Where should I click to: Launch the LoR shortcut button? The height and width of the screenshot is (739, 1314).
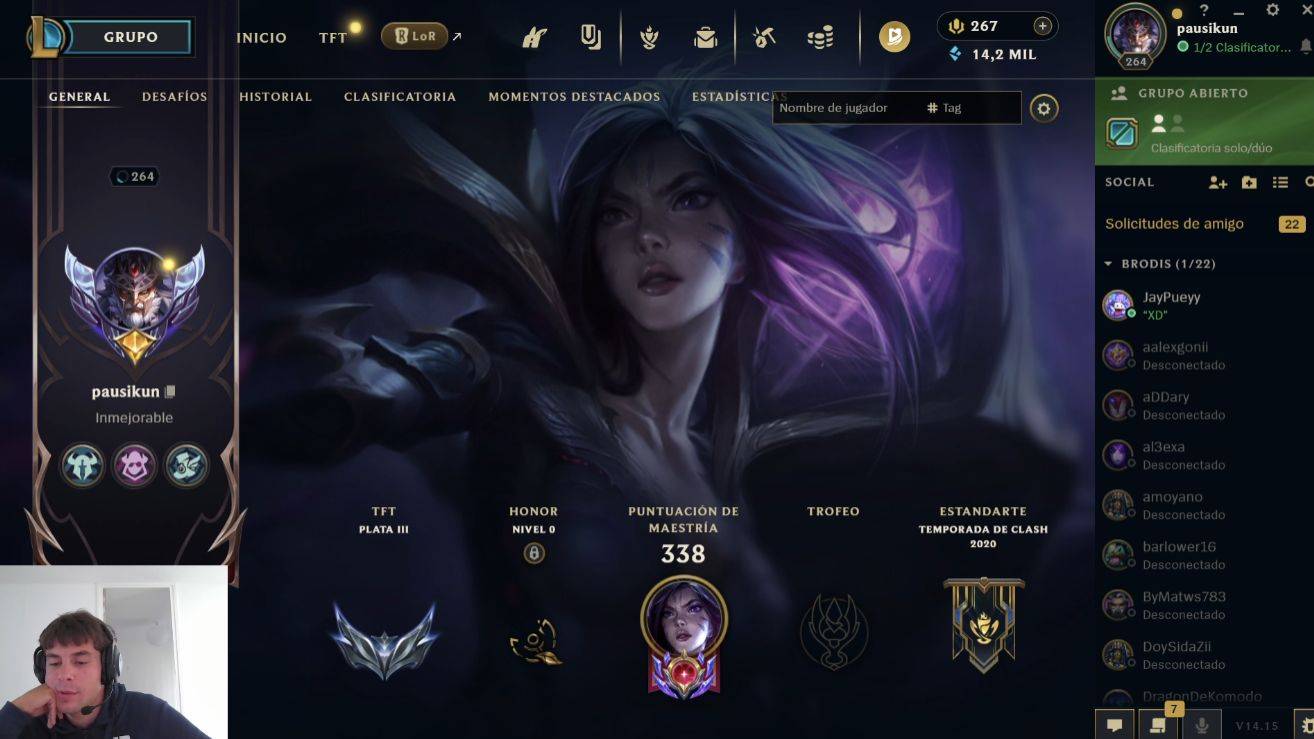pyautogui.click(x=414, y=36)
